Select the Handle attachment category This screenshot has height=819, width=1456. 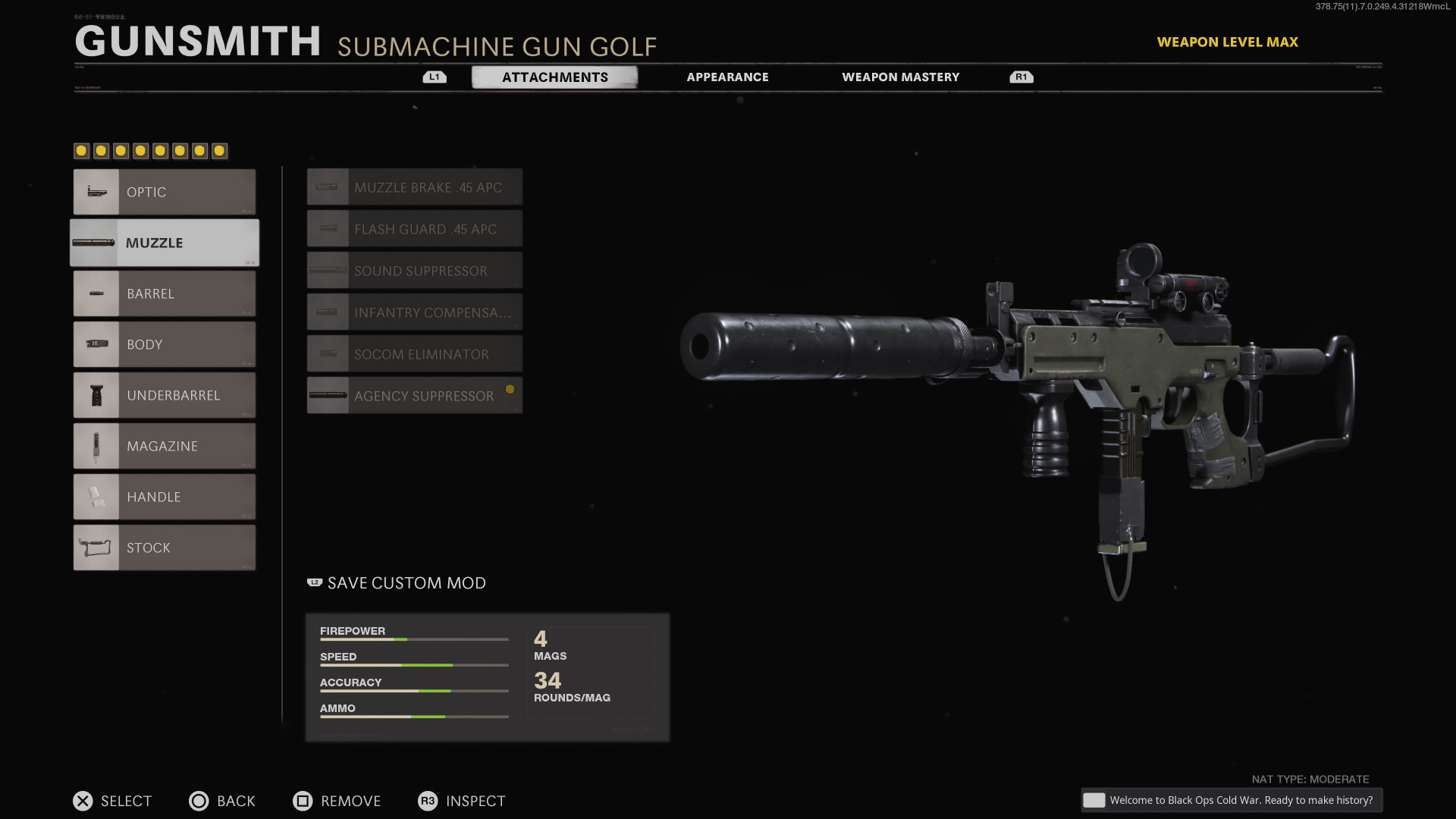[x=165, y=497]
